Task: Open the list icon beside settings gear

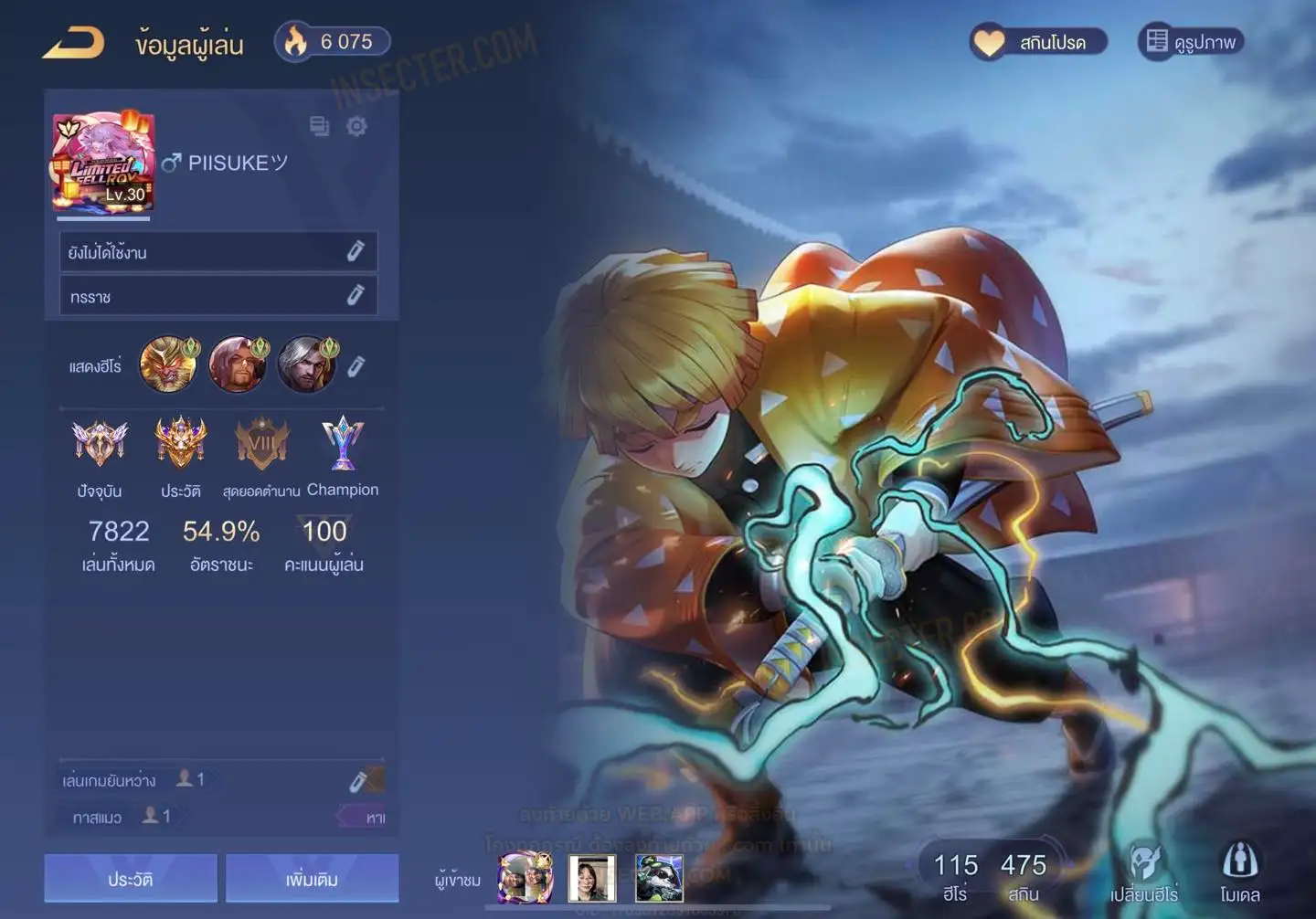Action: click(x=319, y=126)
